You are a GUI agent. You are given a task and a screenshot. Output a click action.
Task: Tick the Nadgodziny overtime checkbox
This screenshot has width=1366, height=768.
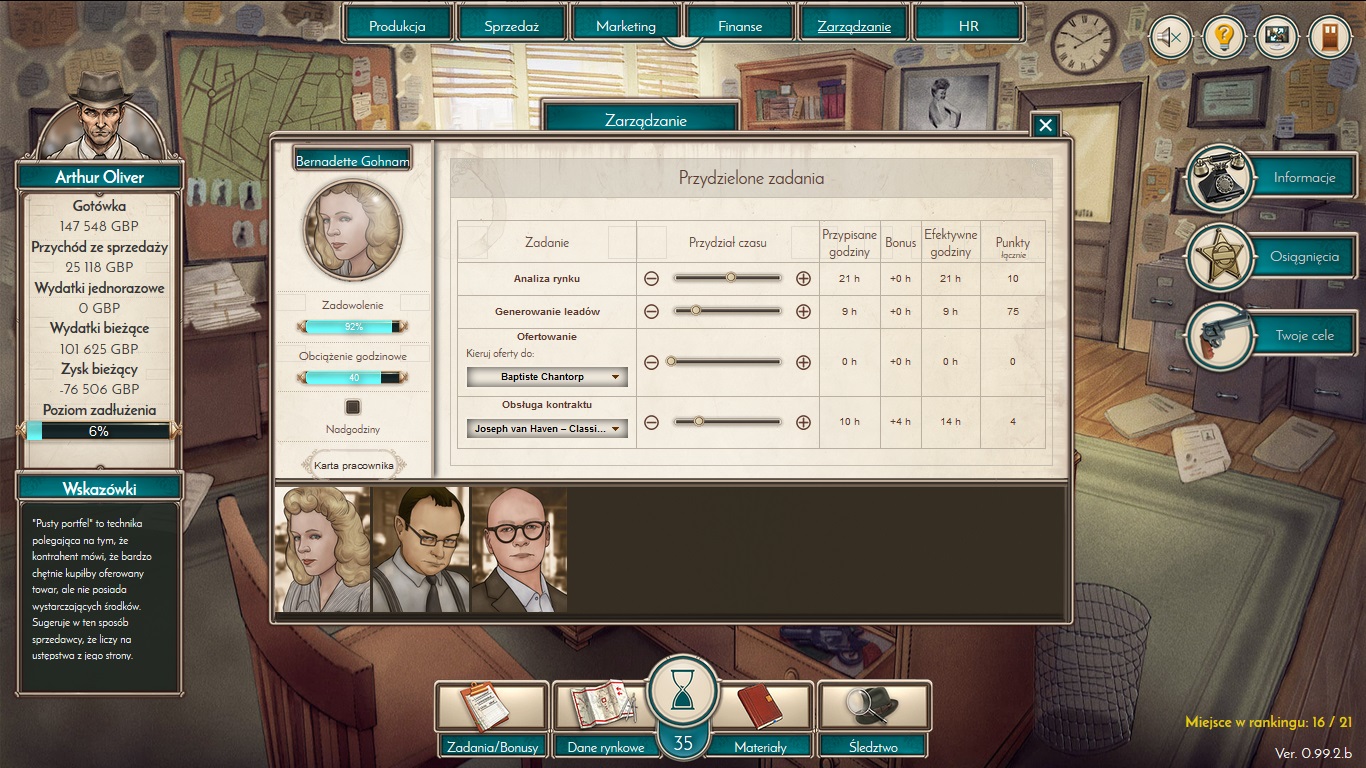tap(352, 407)
